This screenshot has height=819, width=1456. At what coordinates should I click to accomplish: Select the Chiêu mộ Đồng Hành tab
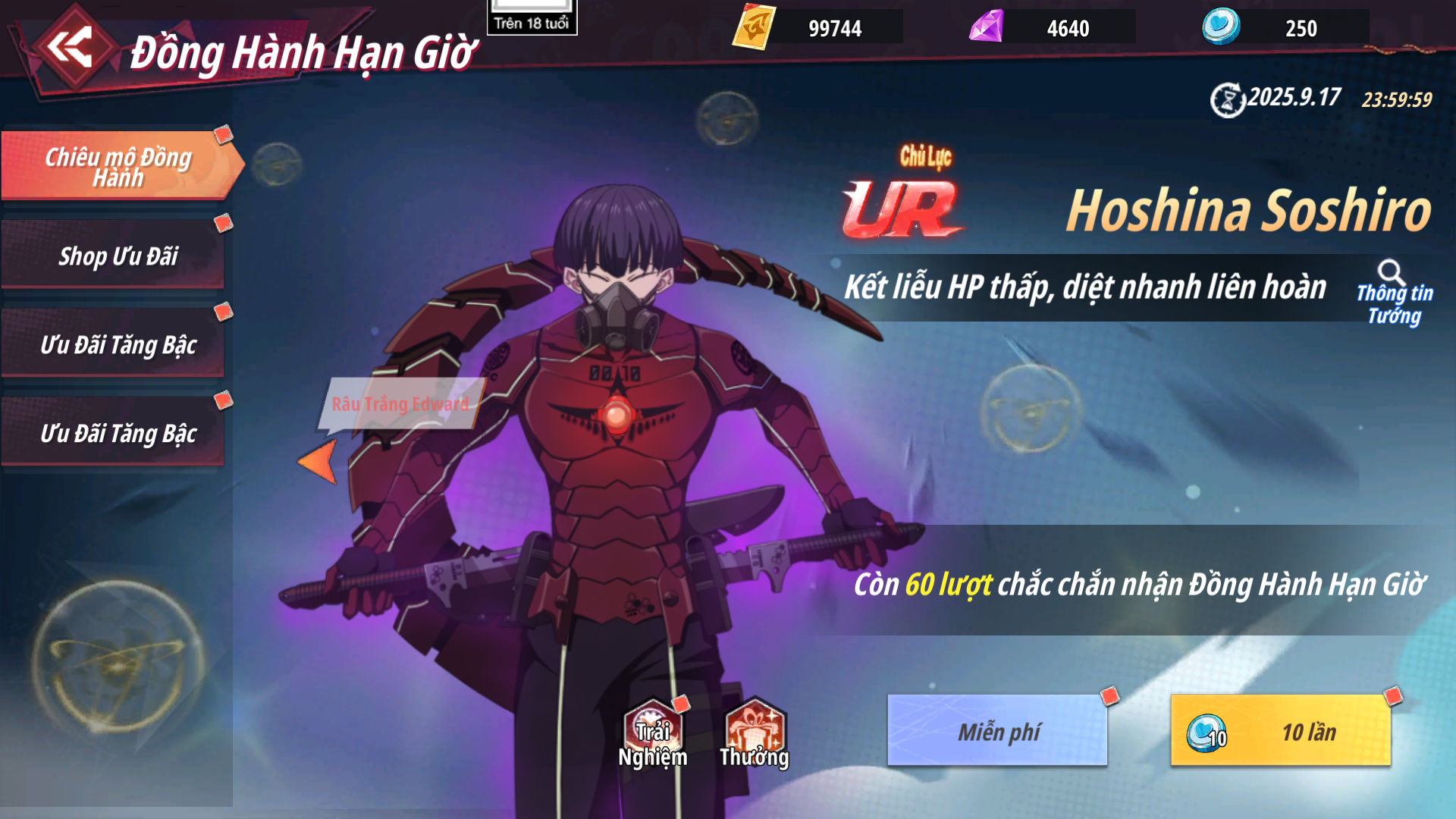tap(118, 166)
